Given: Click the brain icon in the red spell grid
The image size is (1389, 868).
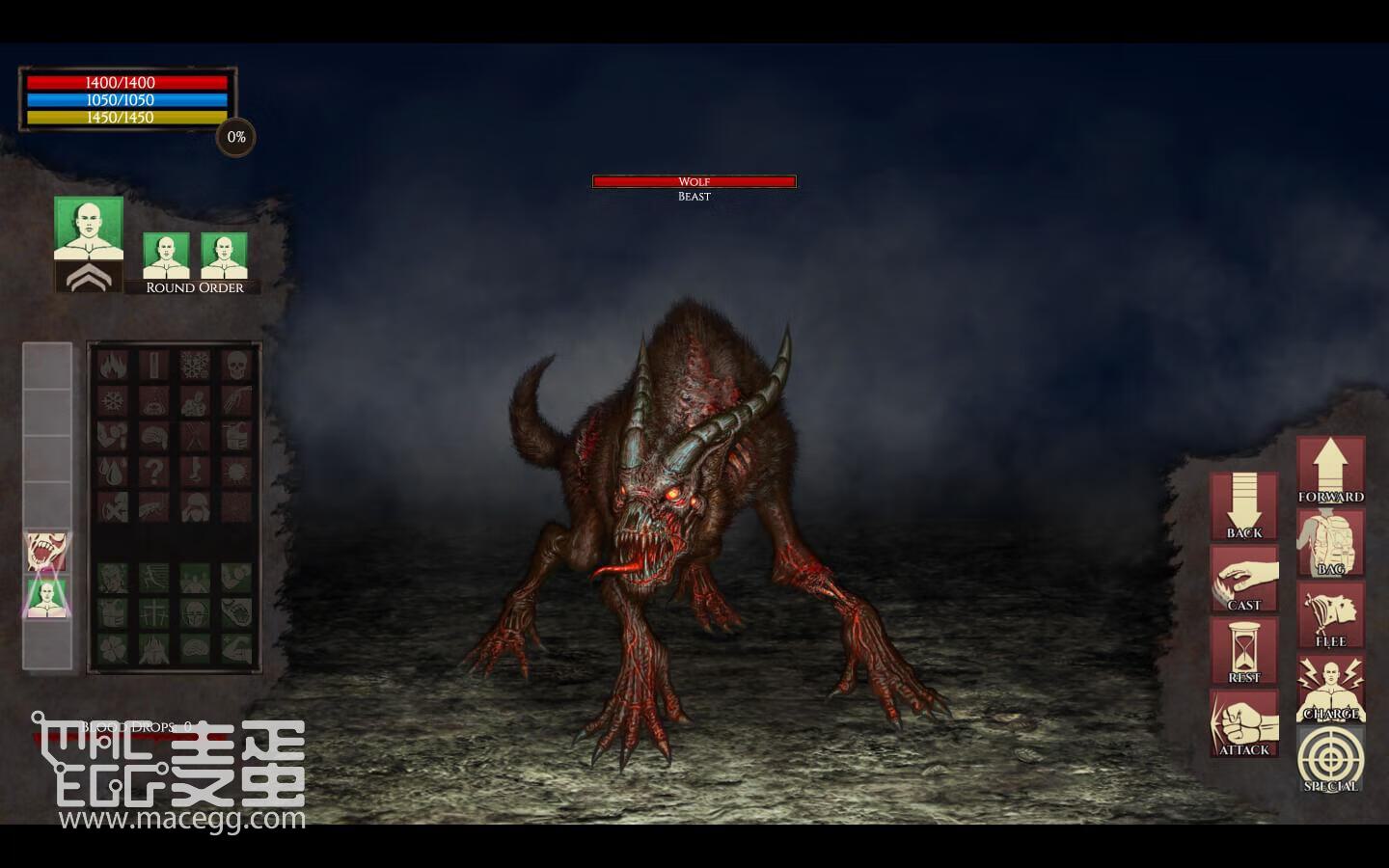Looking at the screenshot, I should pos(153,436).
